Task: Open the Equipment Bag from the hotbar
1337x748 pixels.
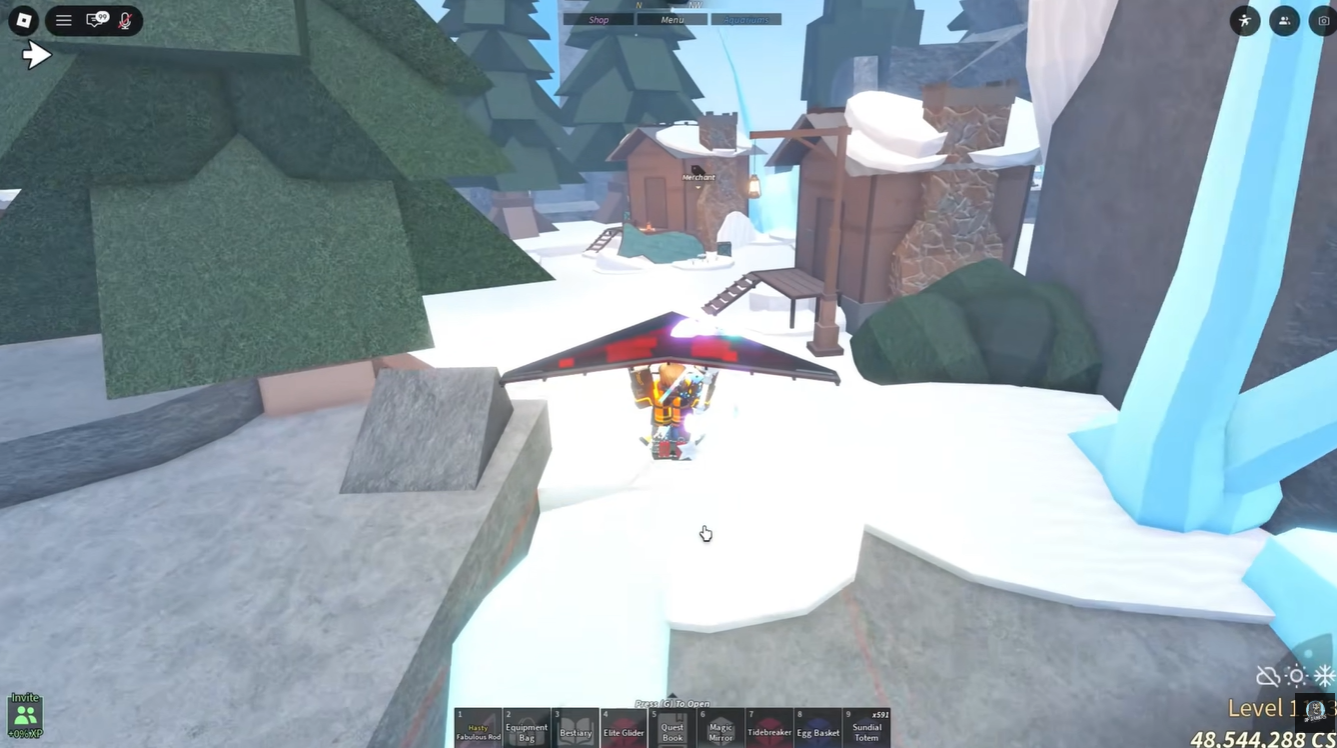Action: click(527, 728)
